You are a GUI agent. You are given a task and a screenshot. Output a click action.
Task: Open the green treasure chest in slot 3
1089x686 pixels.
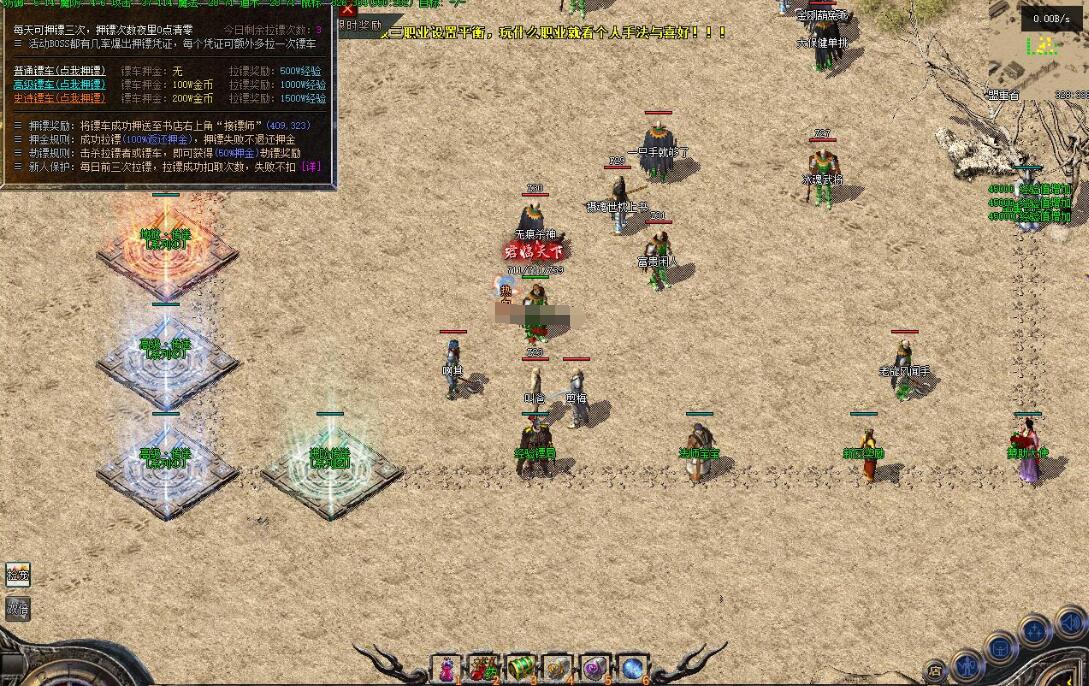[x=520, y=668]
